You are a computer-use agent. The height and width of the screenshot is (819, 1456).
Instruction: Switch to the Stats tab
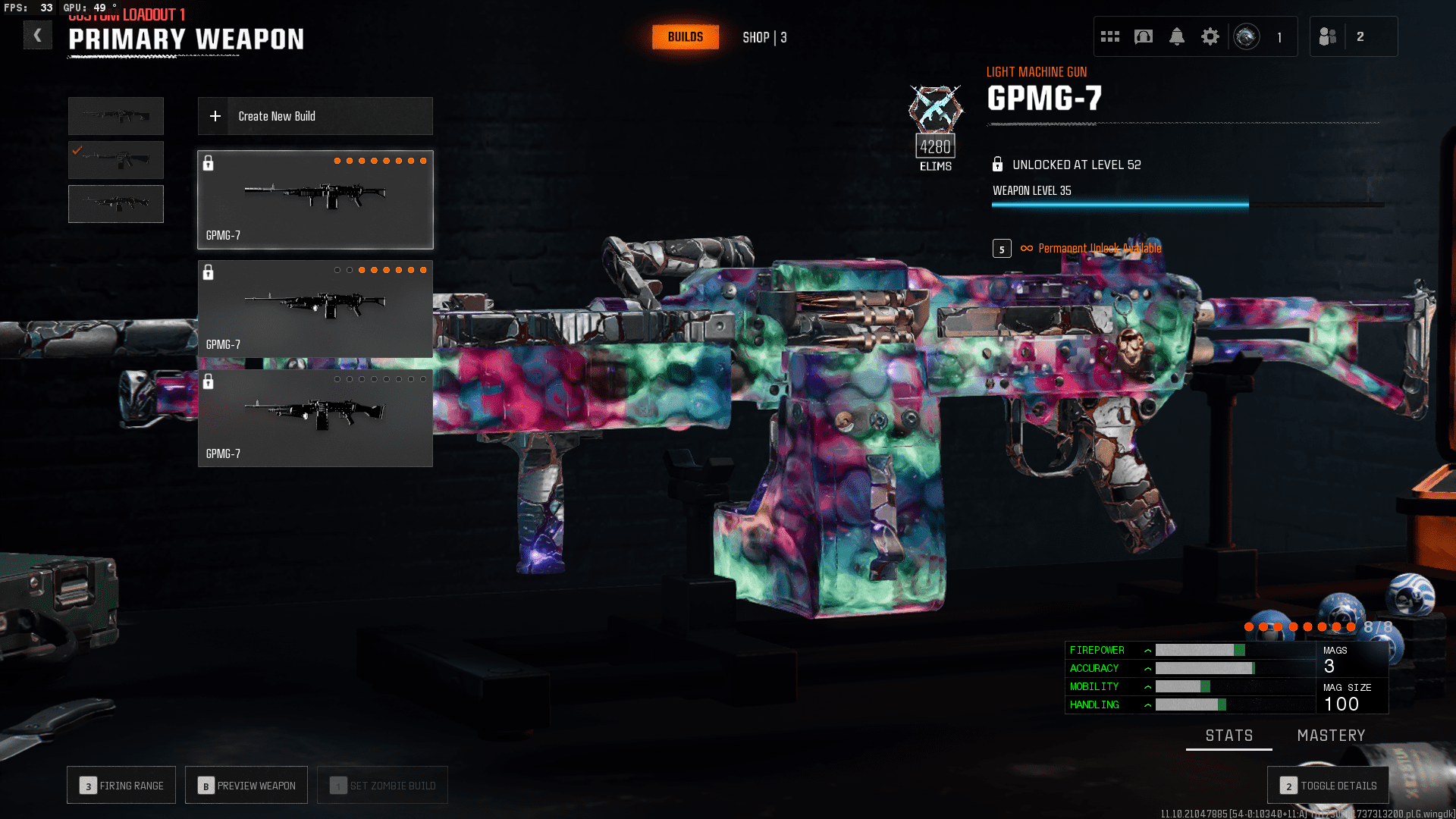pos(1228,736)
